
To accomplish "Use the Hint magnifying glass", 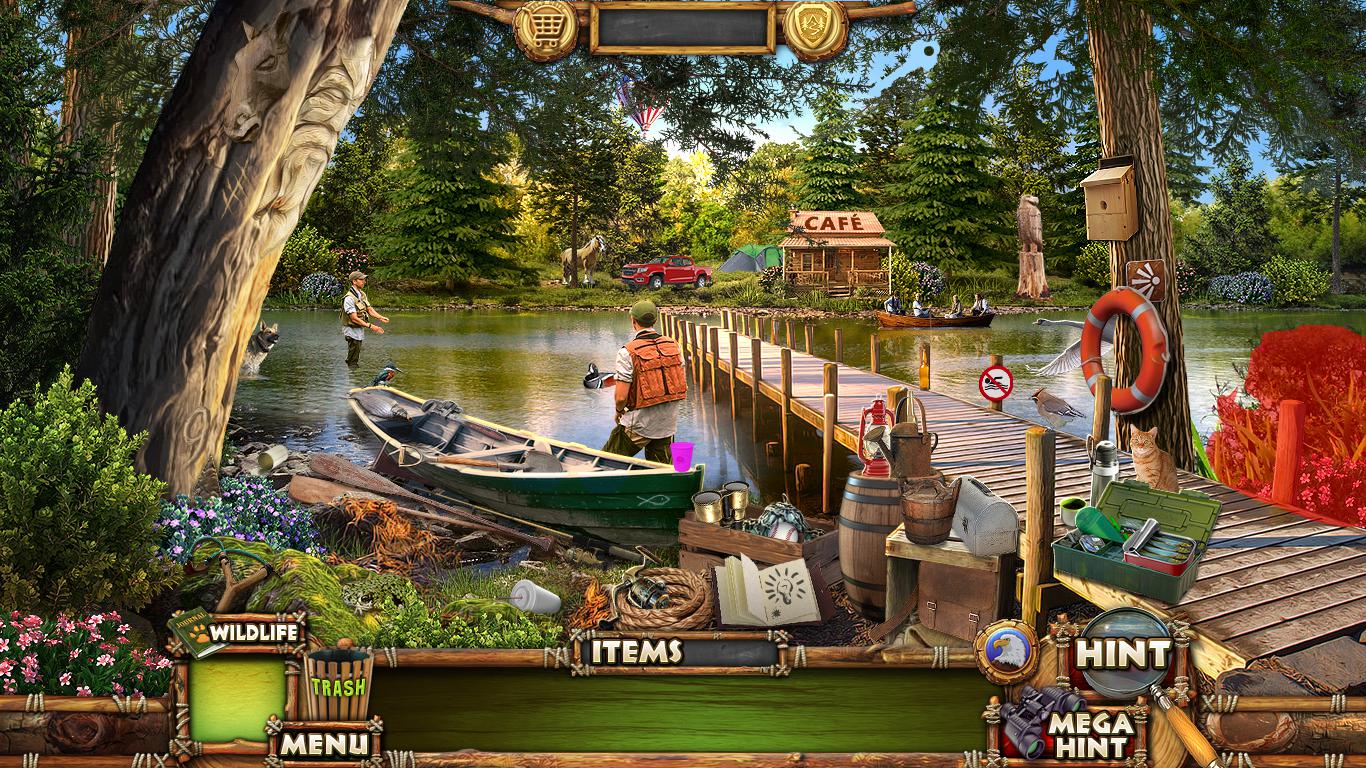I will click(x=1123, y=654).
